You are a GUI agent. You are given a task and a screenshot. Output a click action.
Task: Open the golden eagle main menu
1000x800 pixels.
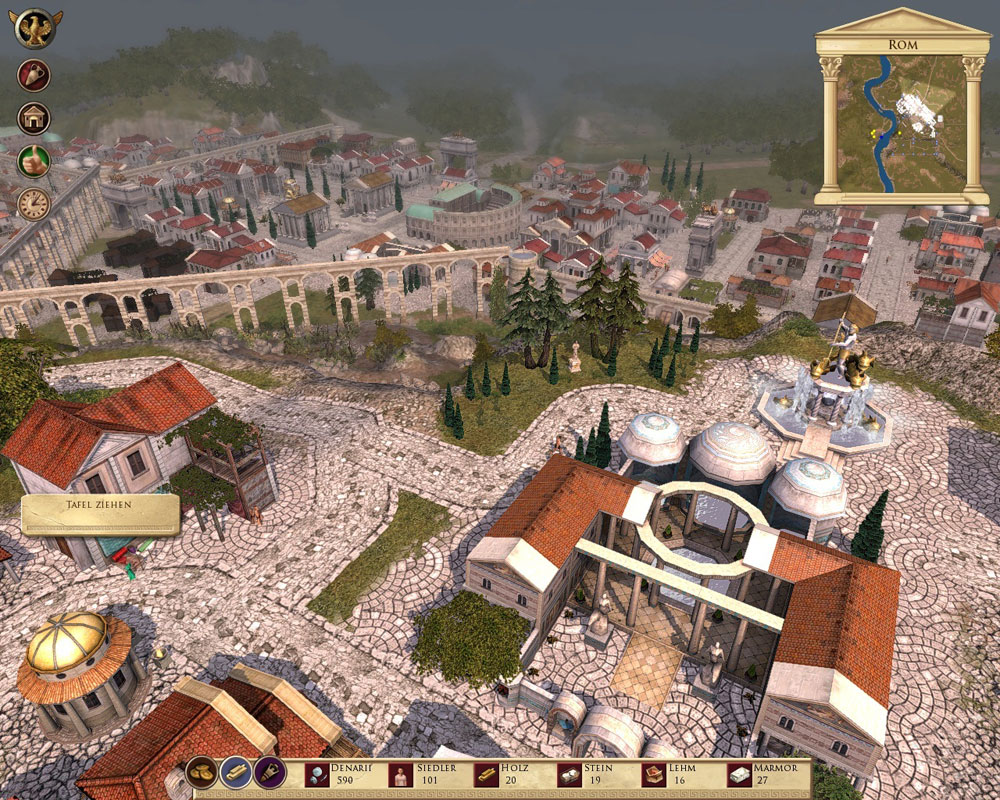tap(37, 27)
